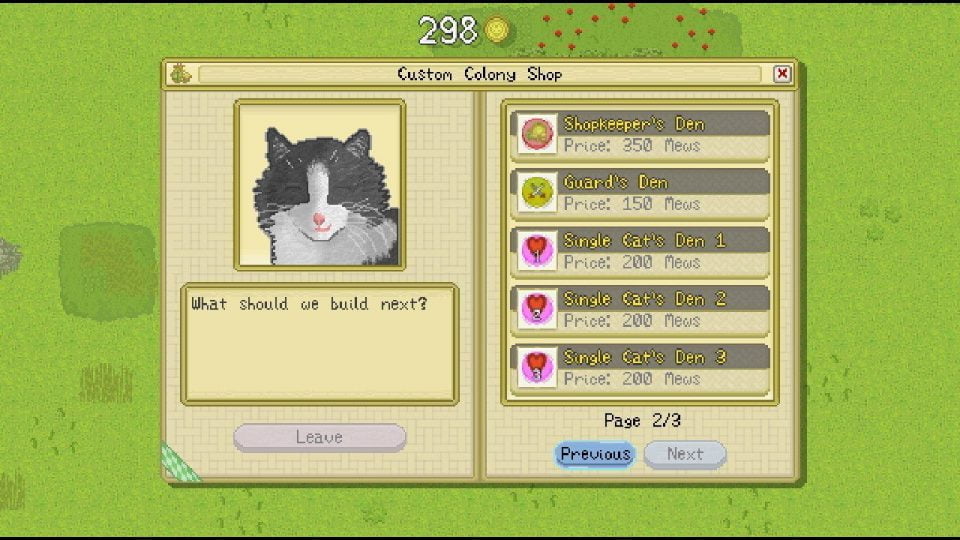
Task: Choose Single Cat's Den 1
Action: [x=641, y=250]
